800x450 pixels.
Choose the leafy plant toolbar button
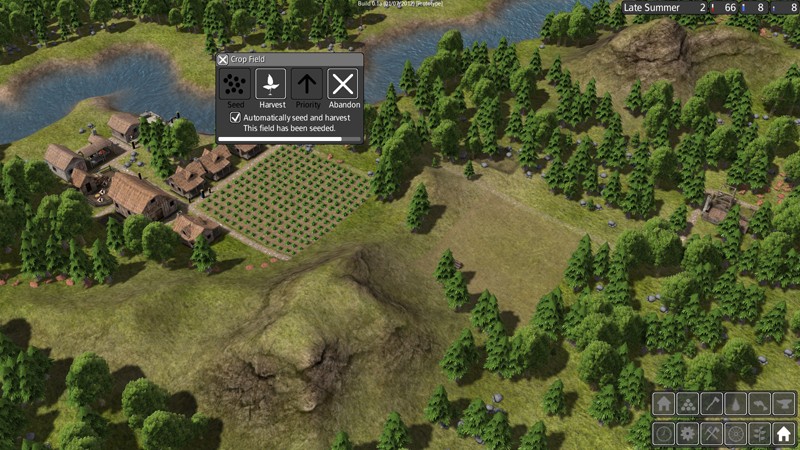pos(760,434)
